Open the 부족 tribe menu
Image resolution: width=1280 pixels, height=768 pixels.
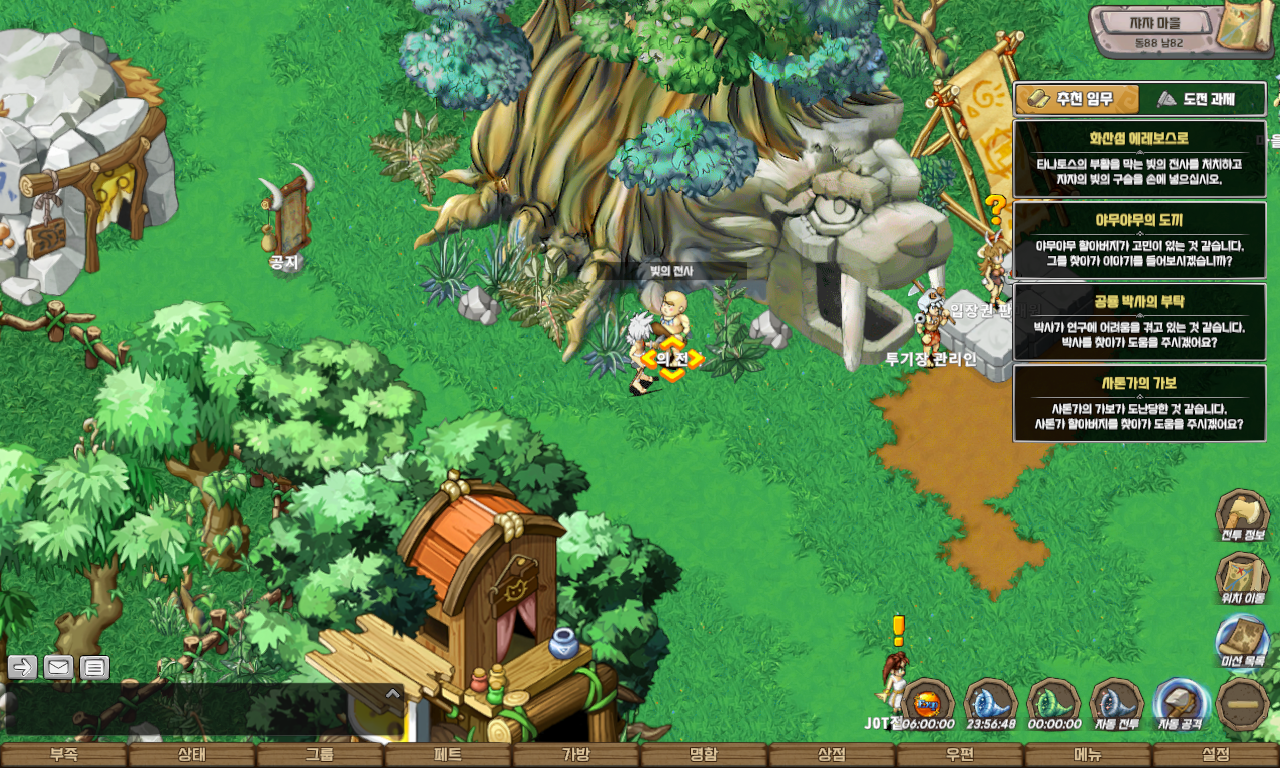pos(64,755)
